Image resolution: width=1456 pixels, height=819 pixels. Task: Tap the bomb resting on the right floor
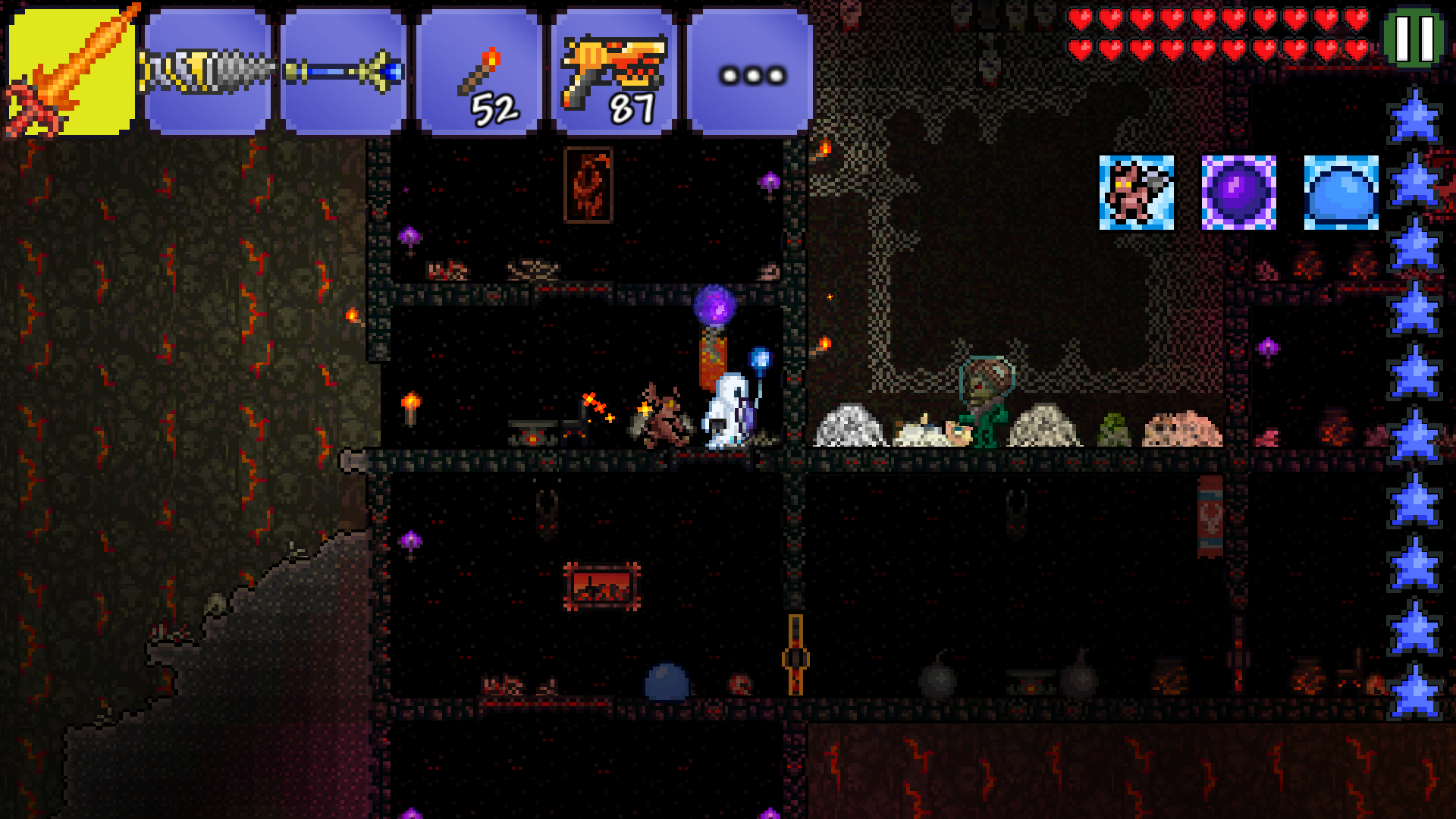(x=937, y=679)
